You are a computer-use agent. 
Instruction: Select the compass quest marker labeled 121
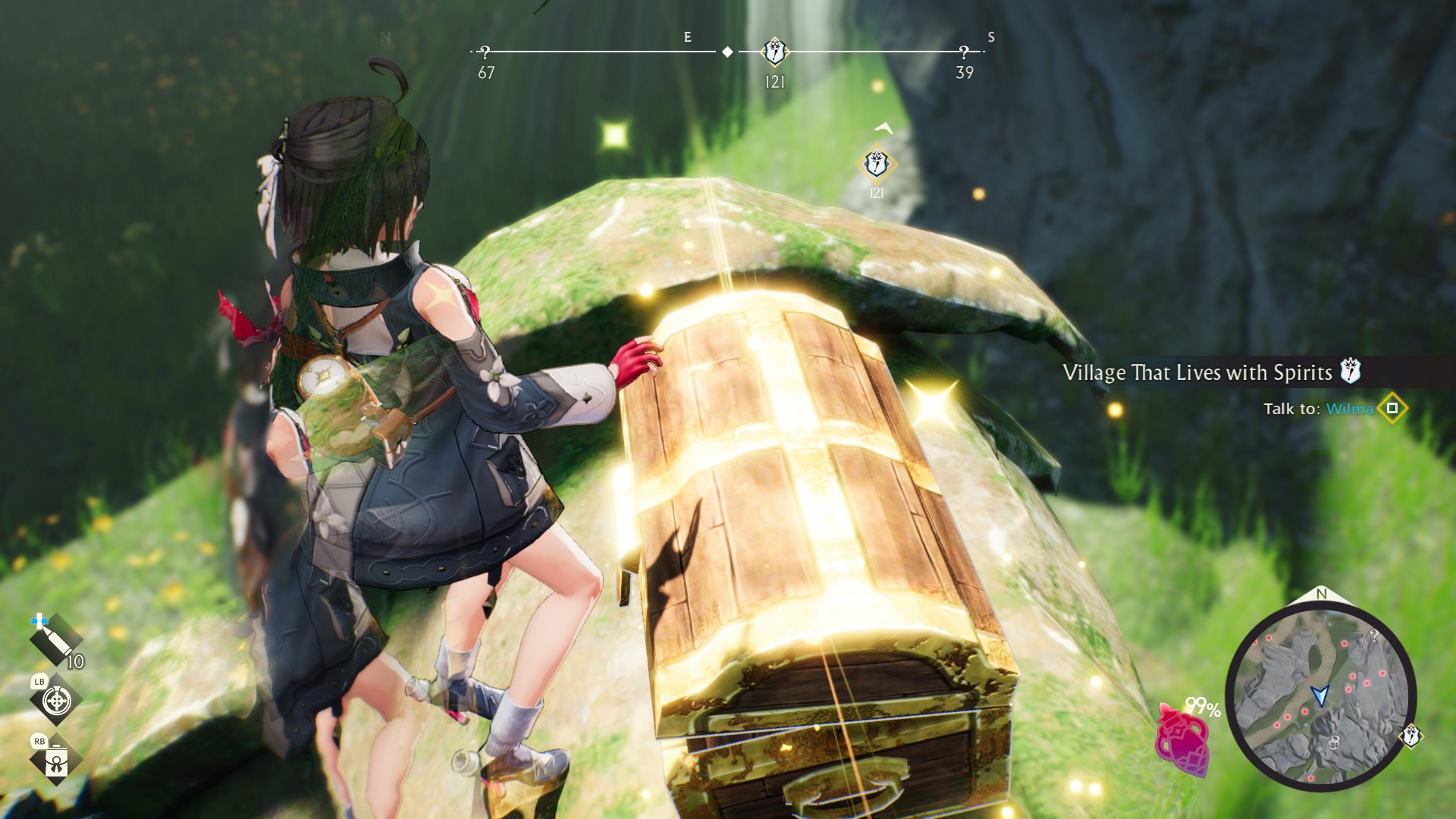tap(774, 52)
